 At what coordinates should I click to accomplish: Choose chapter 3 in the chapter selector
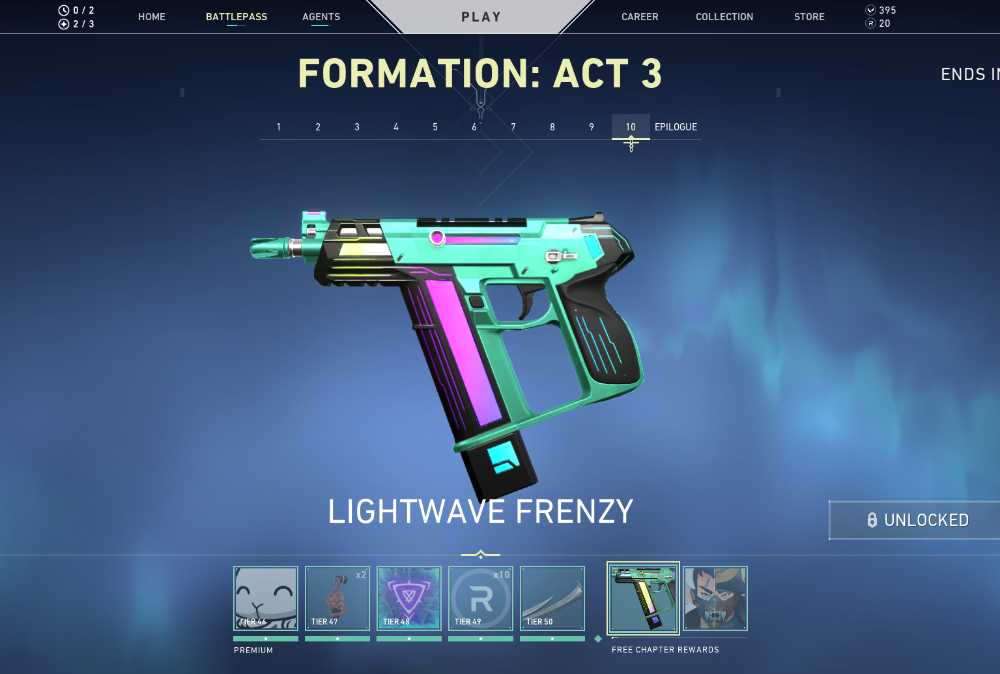[357, 127]
